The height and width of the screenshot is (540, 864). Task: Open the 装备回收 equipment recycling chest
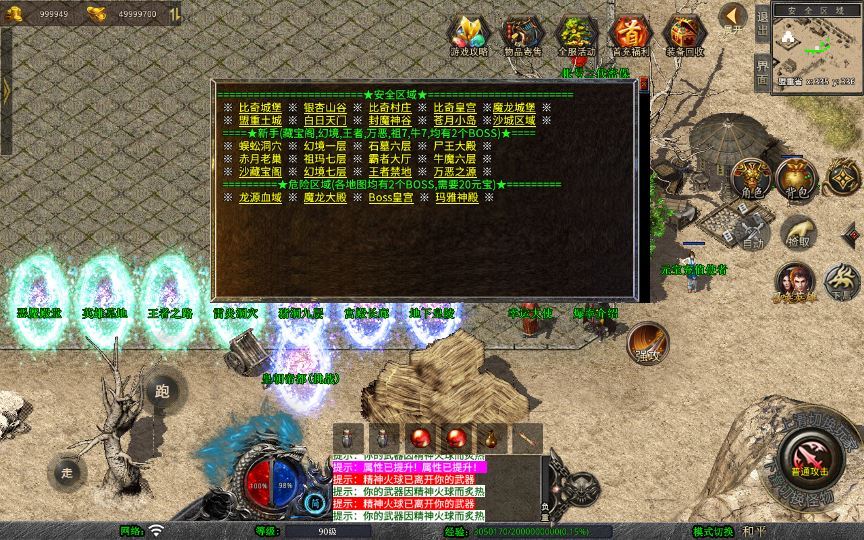[684, 36]
